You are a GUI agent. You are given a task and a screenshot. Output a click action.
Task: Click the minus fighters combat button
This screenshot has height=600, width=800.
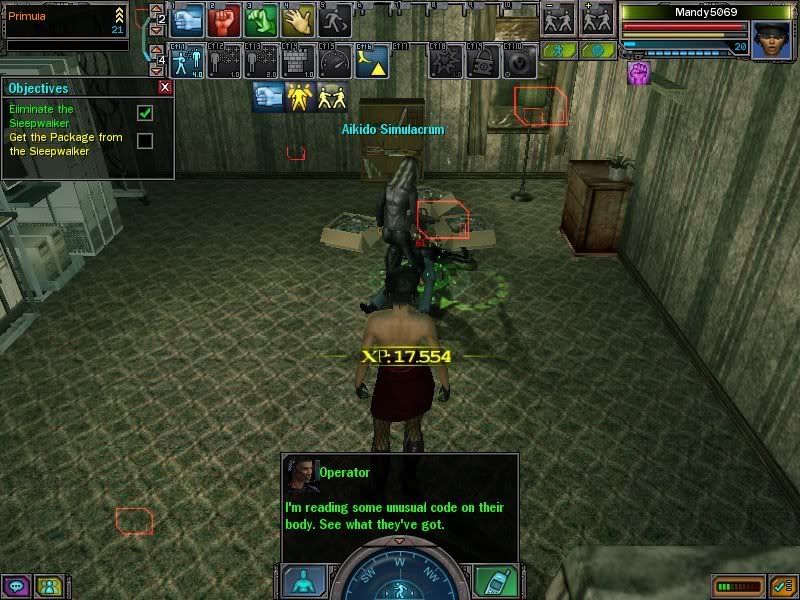(x=558, y=20)
